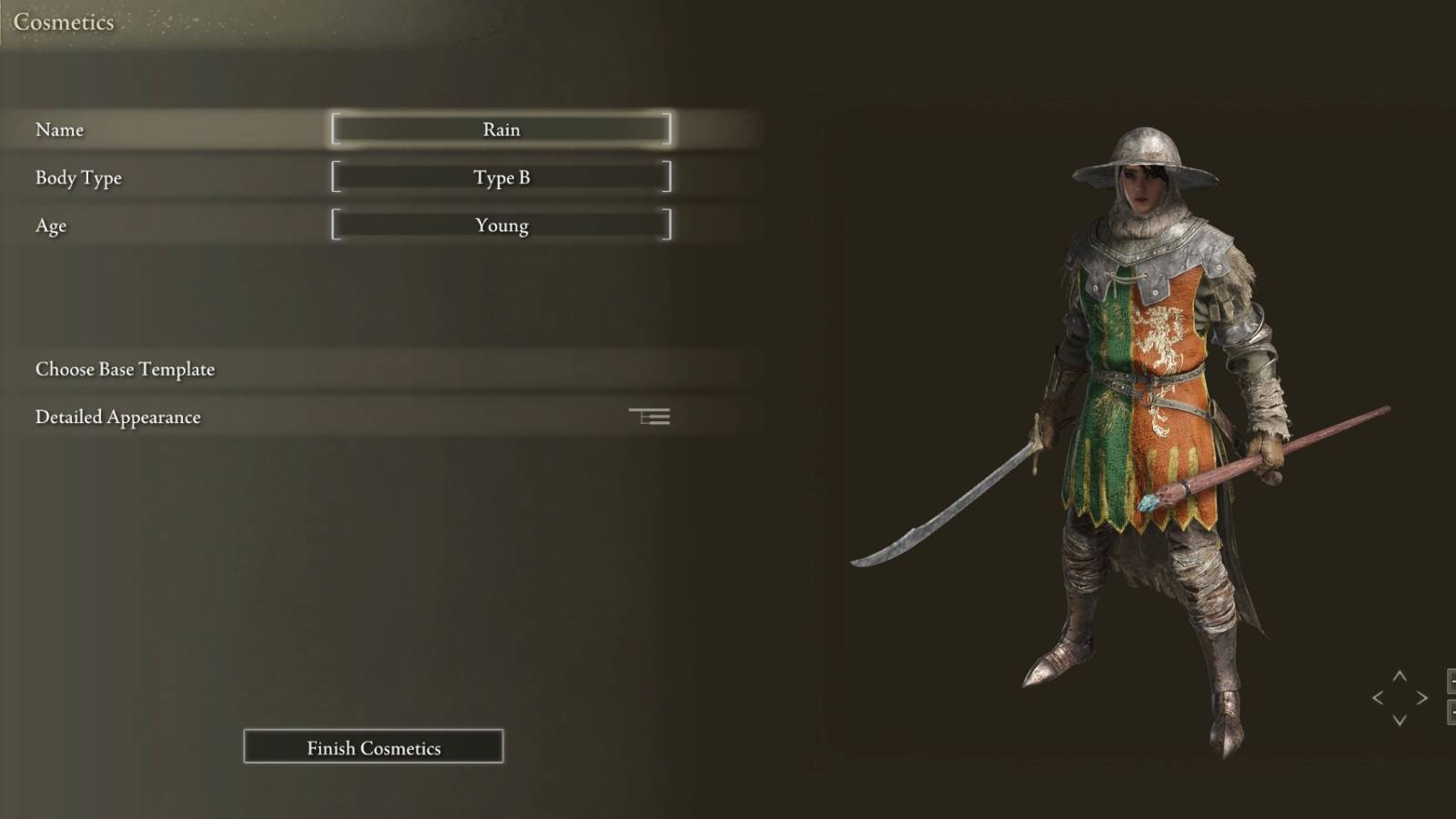Open the Age selector showing Young

tap(501, 225)
